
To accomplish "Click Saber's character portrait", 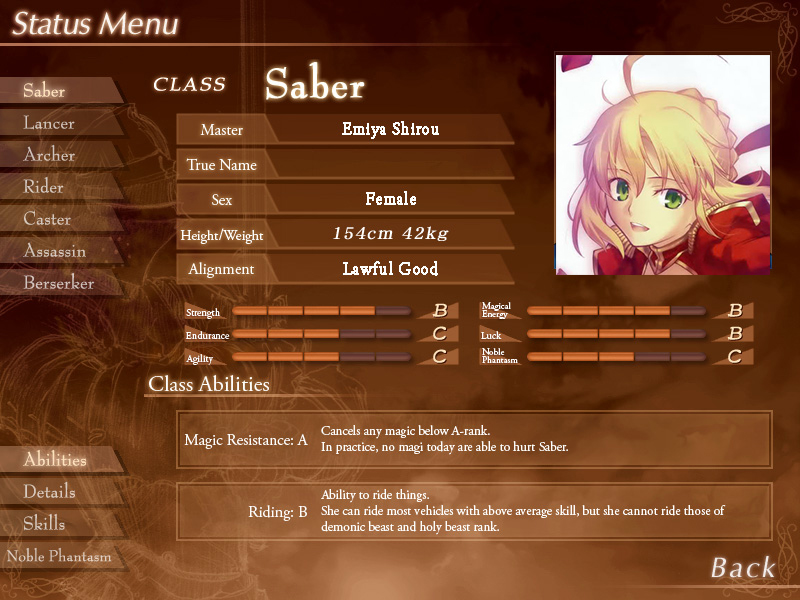I will click(663, 165).
